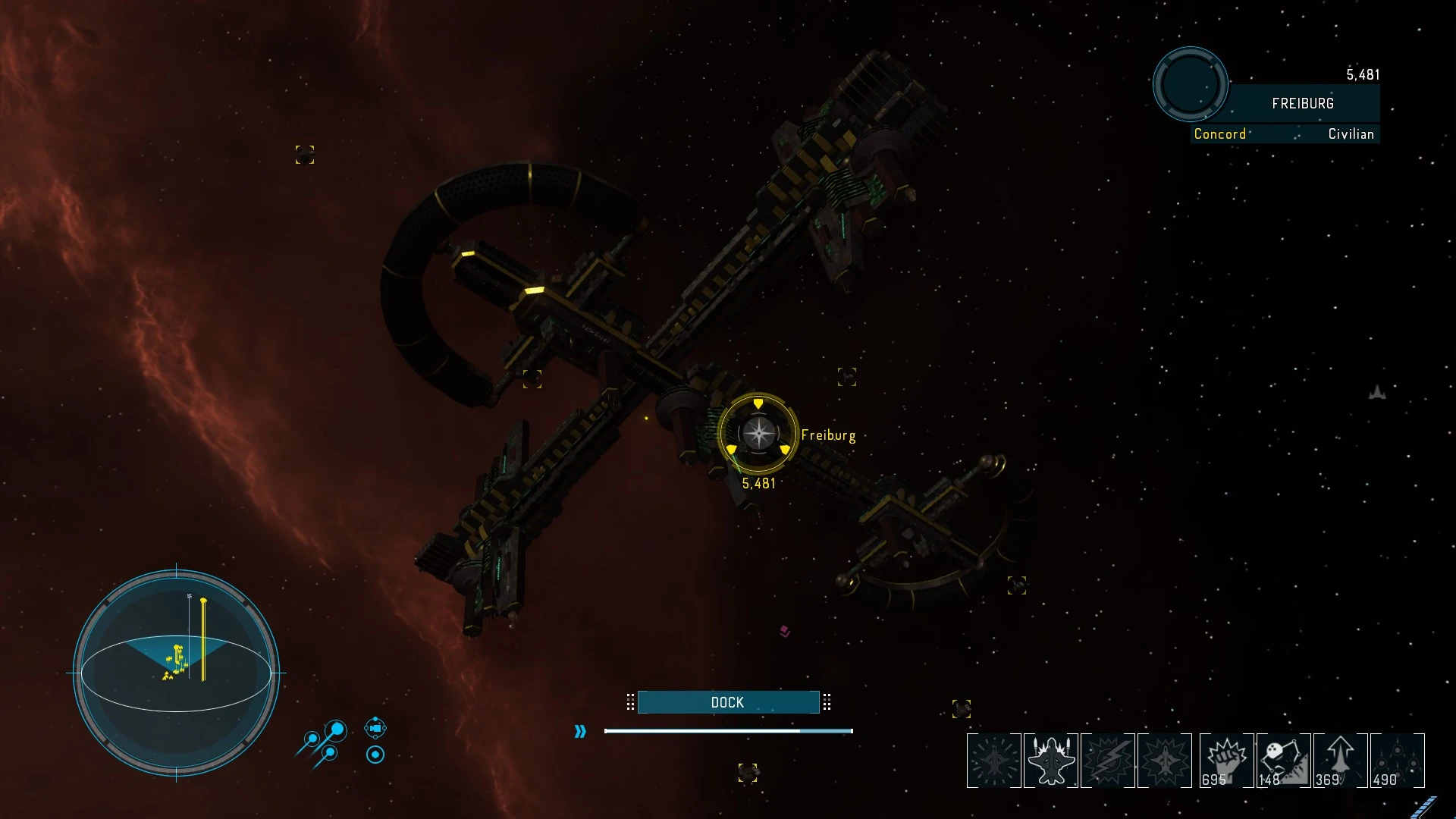Click the Freiburg target info panel

click(1302, 104)
